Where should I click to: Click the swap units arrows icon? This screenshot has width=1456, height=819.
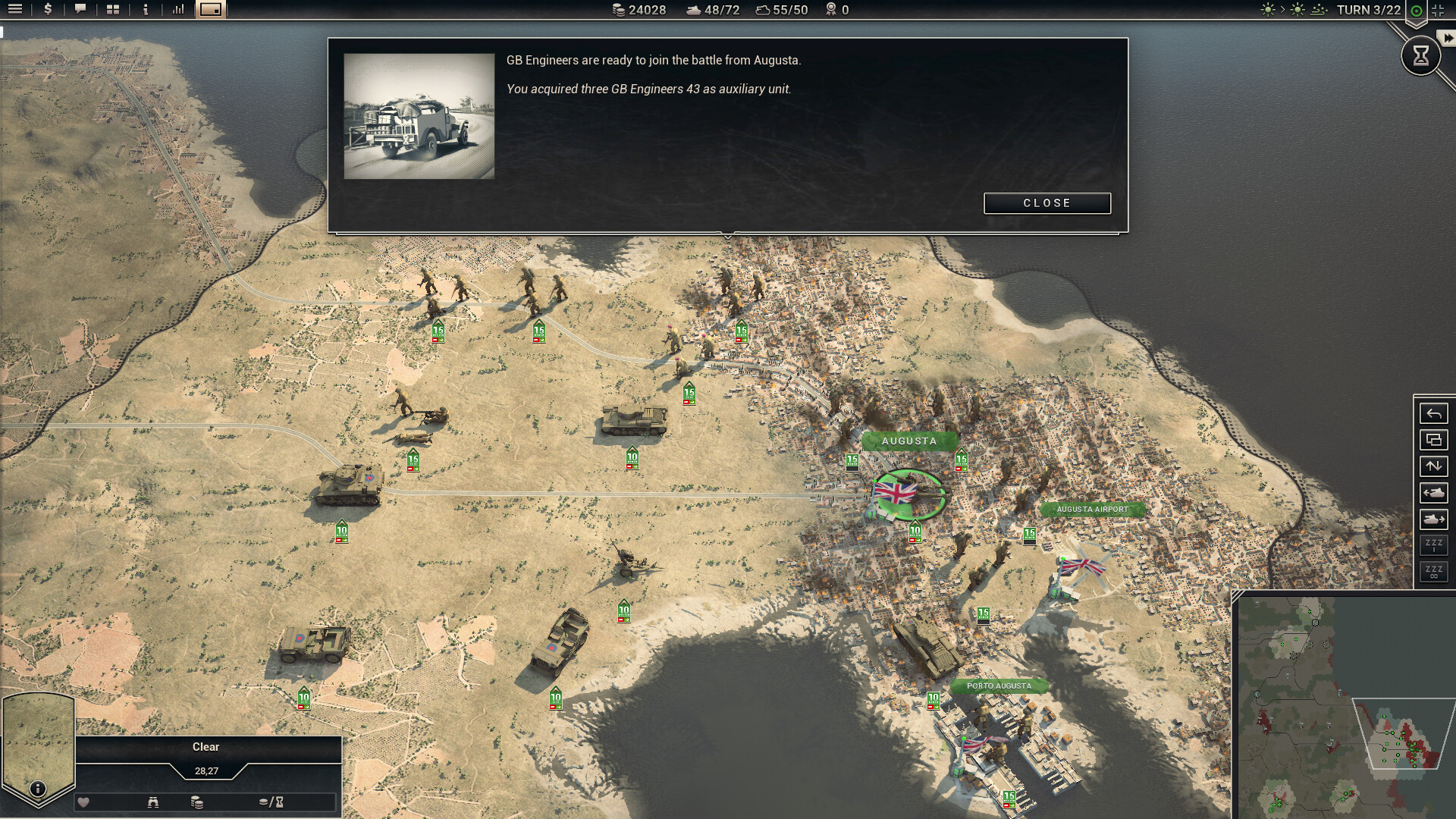1433,466
